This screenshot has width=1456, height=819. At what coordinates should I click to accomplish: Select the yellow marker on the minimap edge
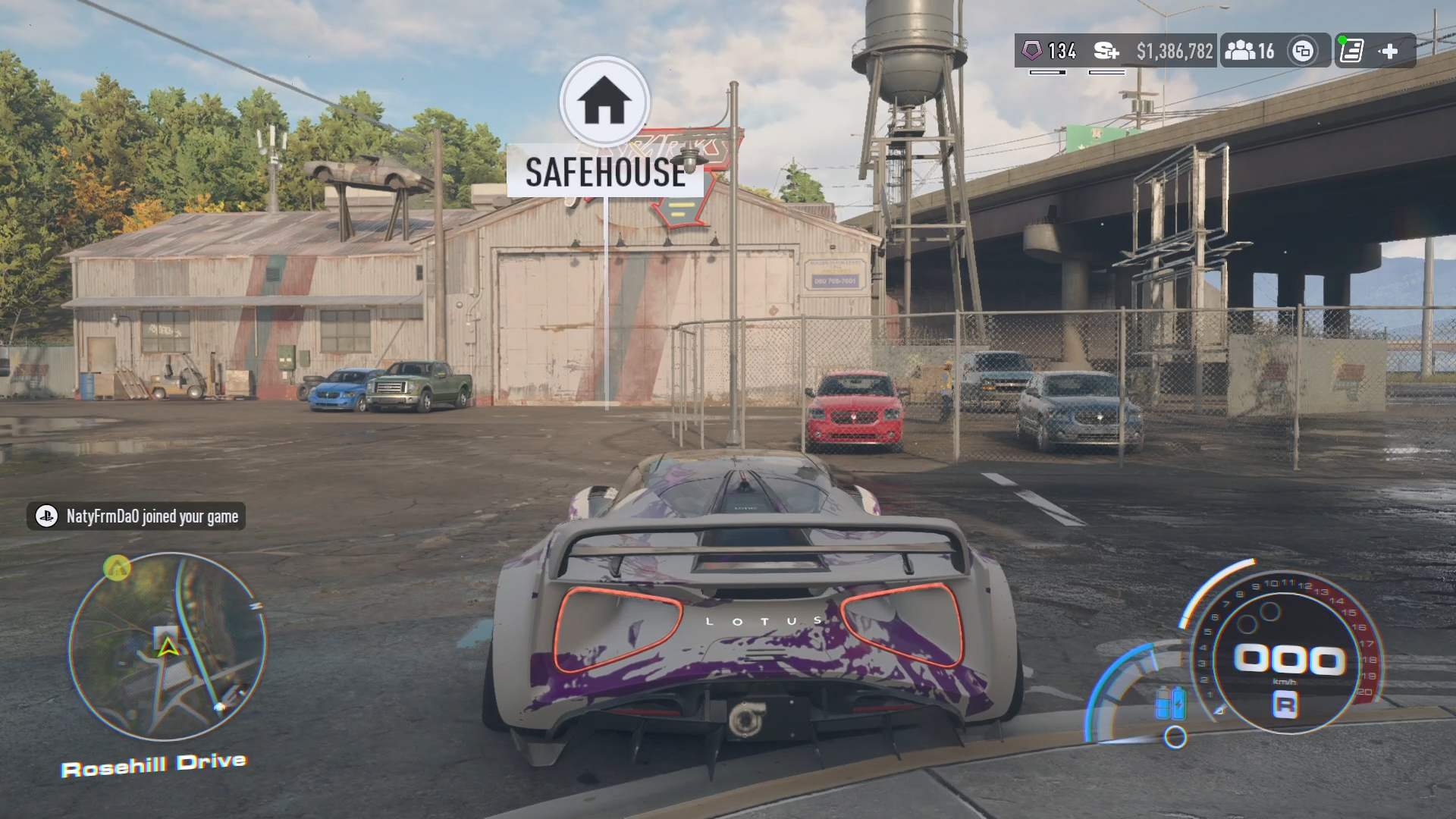[x=117, y=567]
